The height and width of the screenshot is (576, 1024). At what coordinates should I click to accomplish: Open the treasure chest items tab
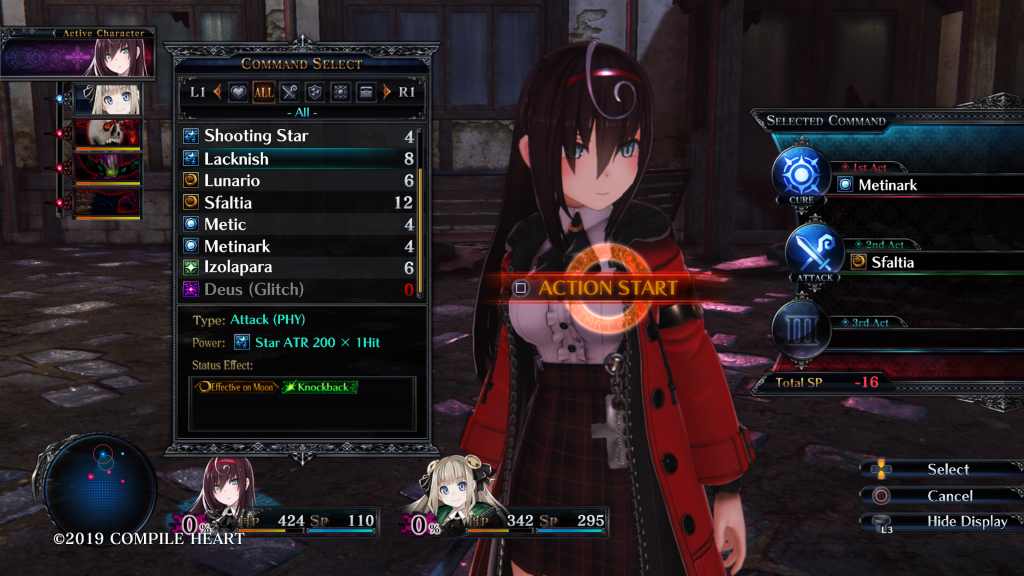coord(366,92)
